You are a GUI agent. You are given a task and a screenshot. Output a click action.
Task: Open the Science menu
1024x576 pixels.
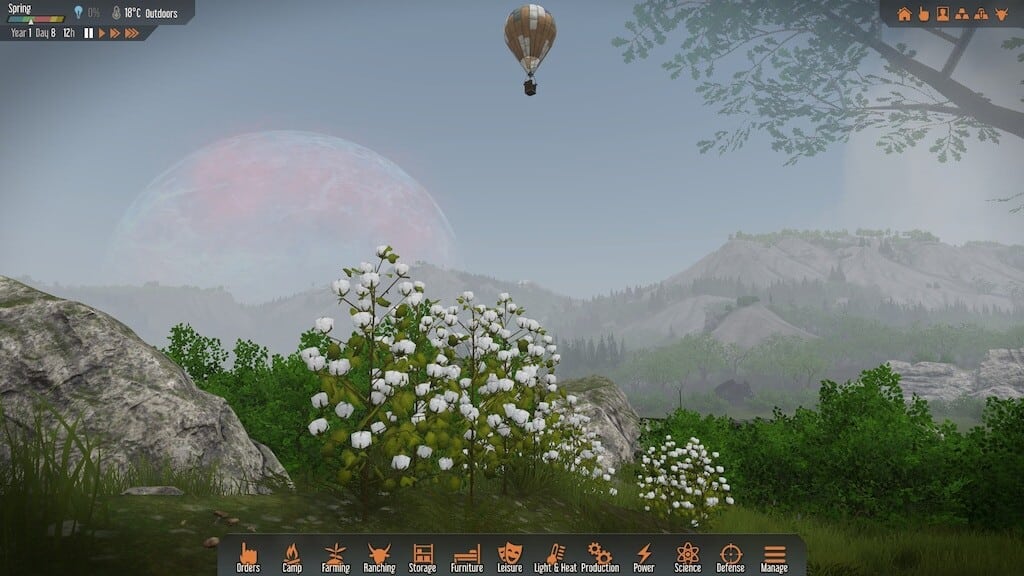687,556
